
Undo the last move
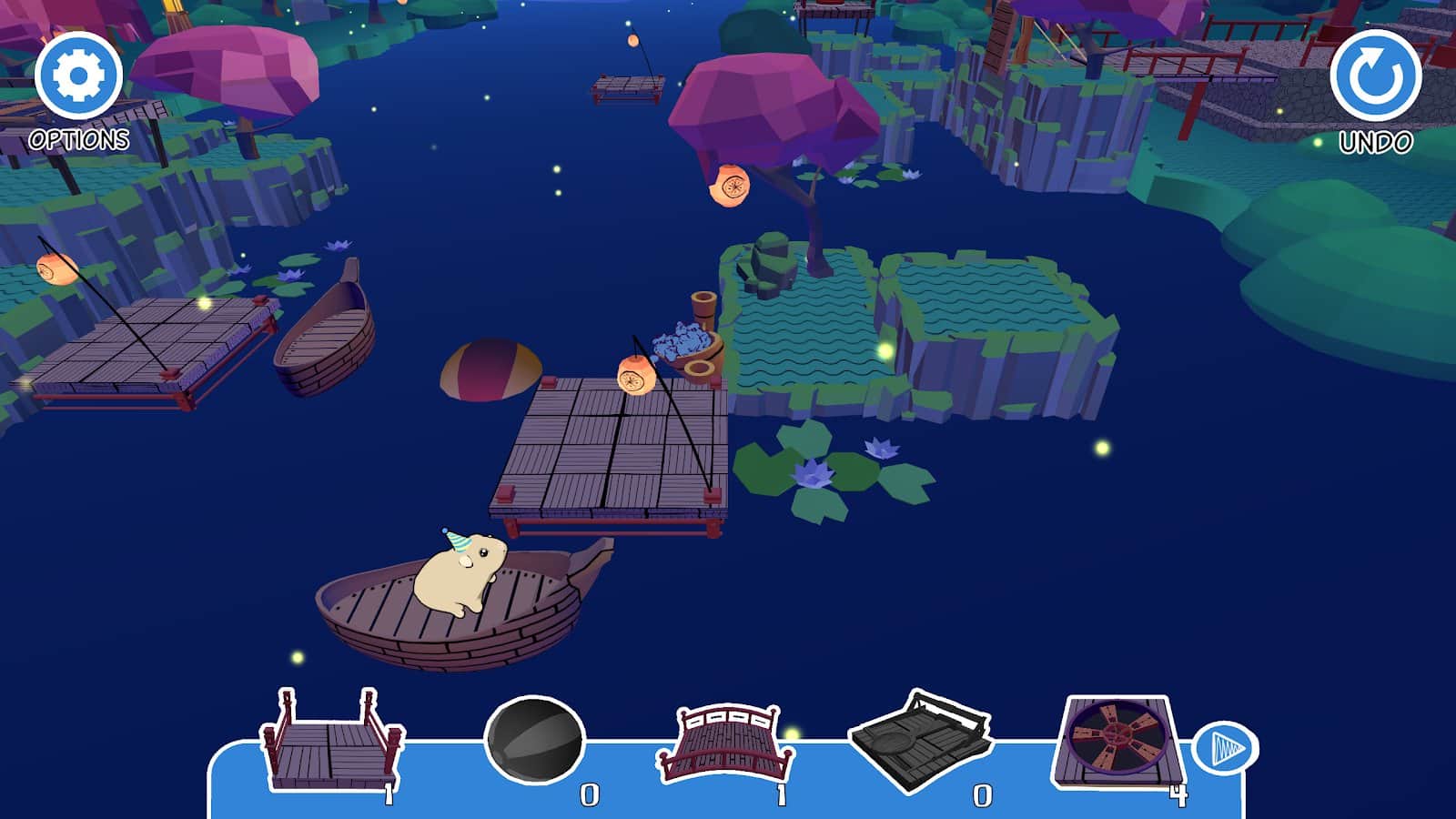tap(1375, 76)
